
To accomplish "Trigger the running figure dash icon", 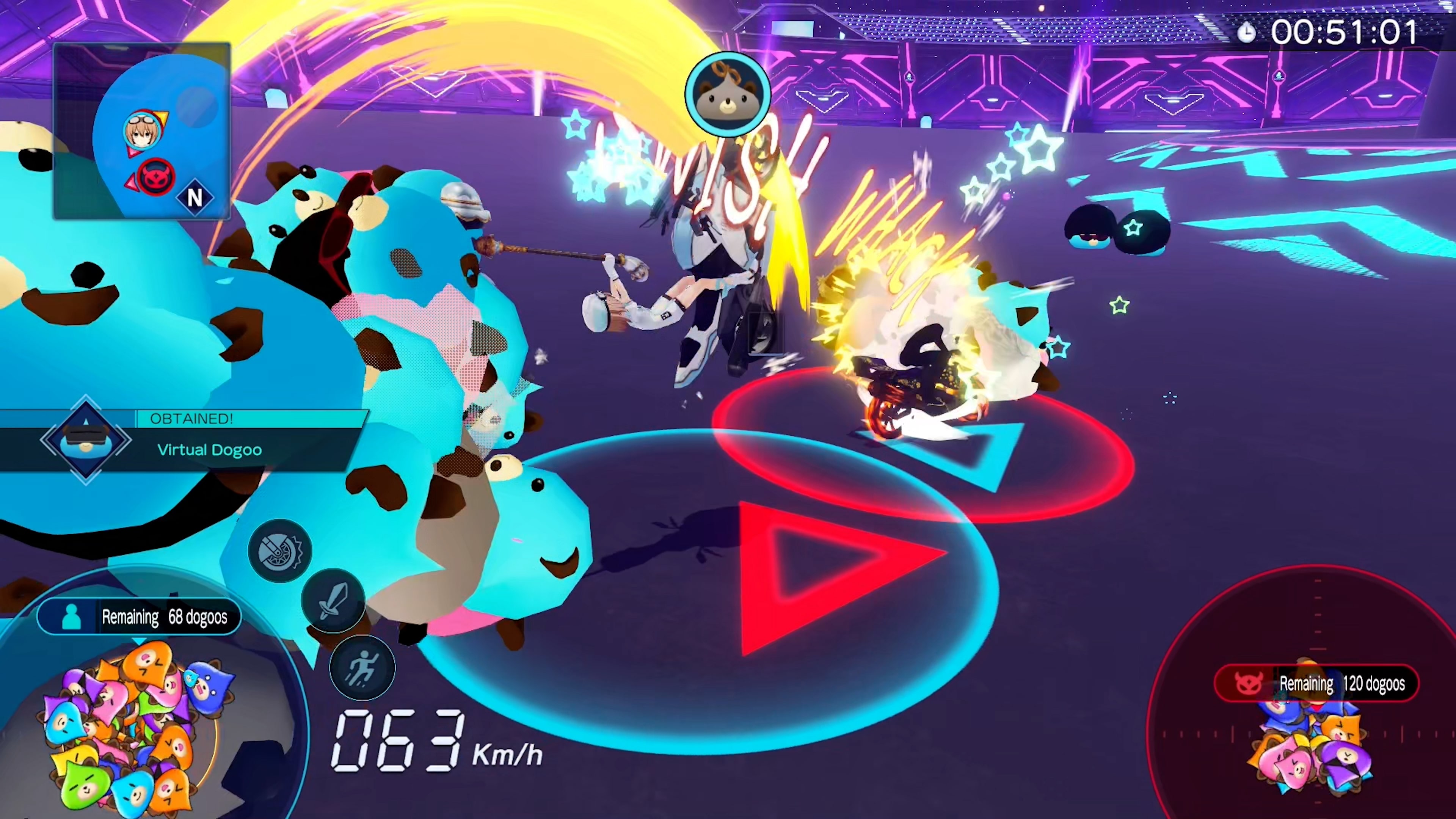I will pyautogui.click(x=362, y=667).
